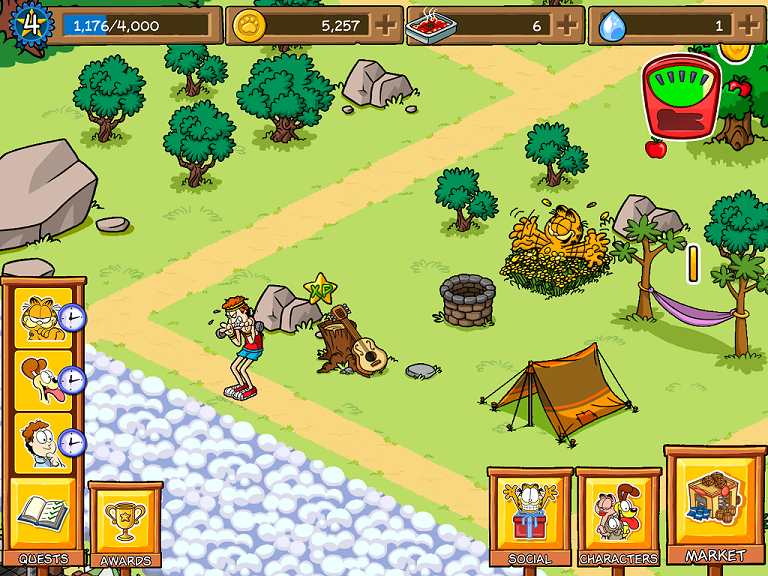This screenshot has width=768, height=576.
Task: Open the Market shop
Action: click(x=715, y=506)
